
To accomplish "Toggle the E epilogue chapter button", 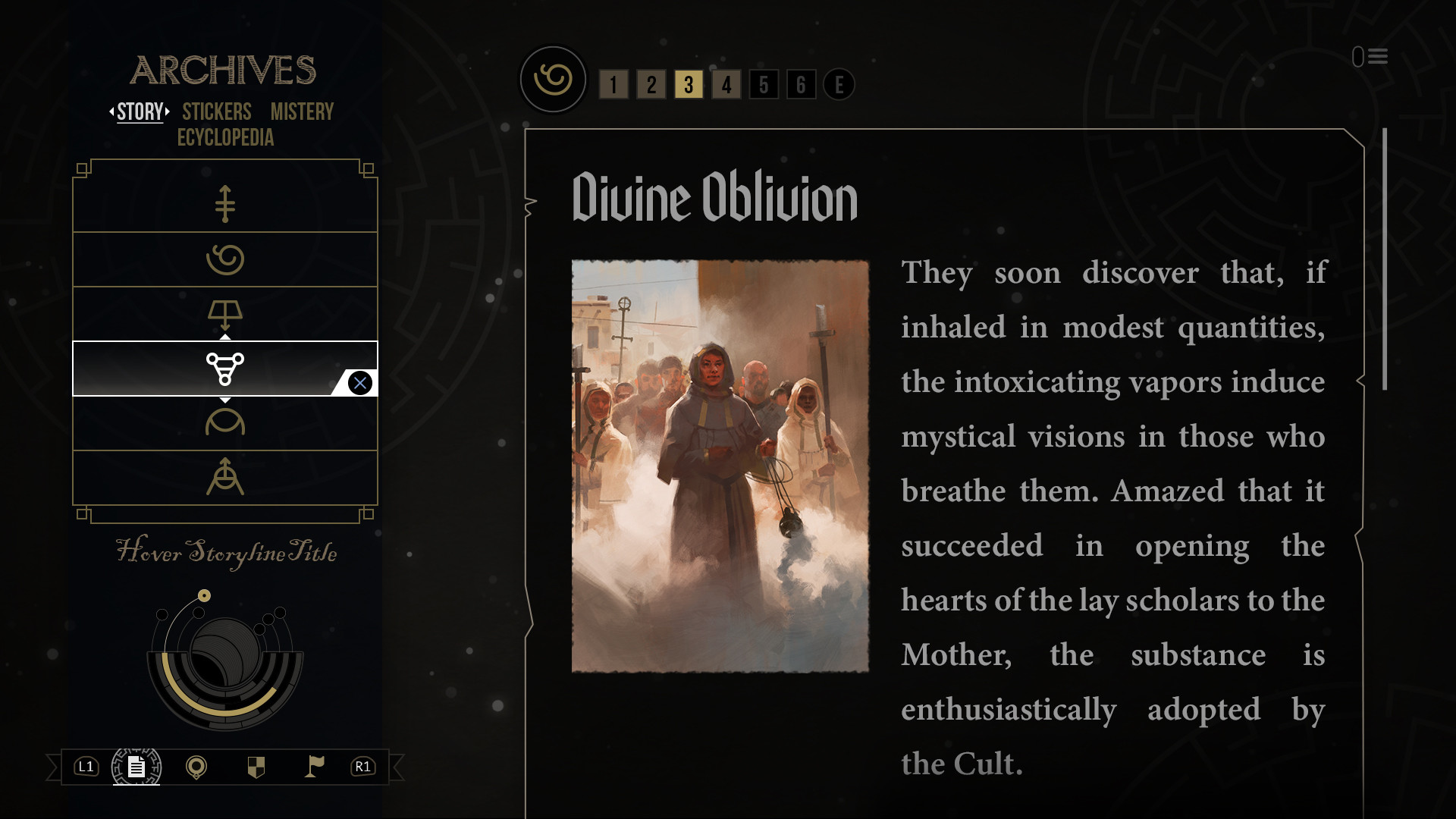I will (839, 85).
